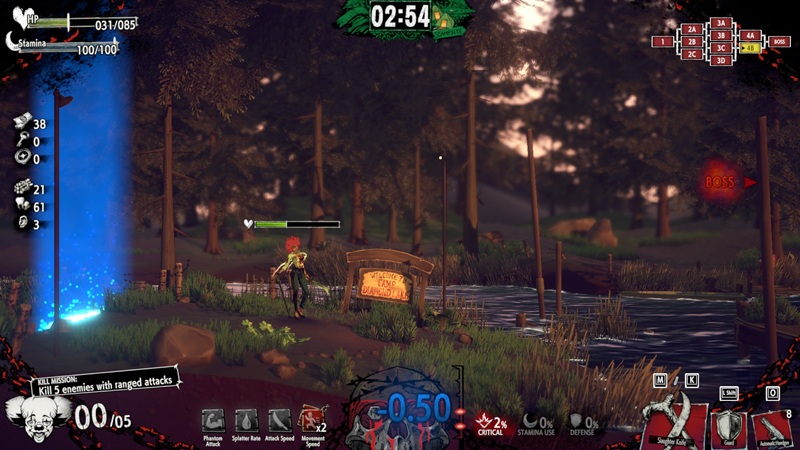Click the Movement Speed x2 perk icon
This screenshot has width=800, height=450.
click(312, 420)
